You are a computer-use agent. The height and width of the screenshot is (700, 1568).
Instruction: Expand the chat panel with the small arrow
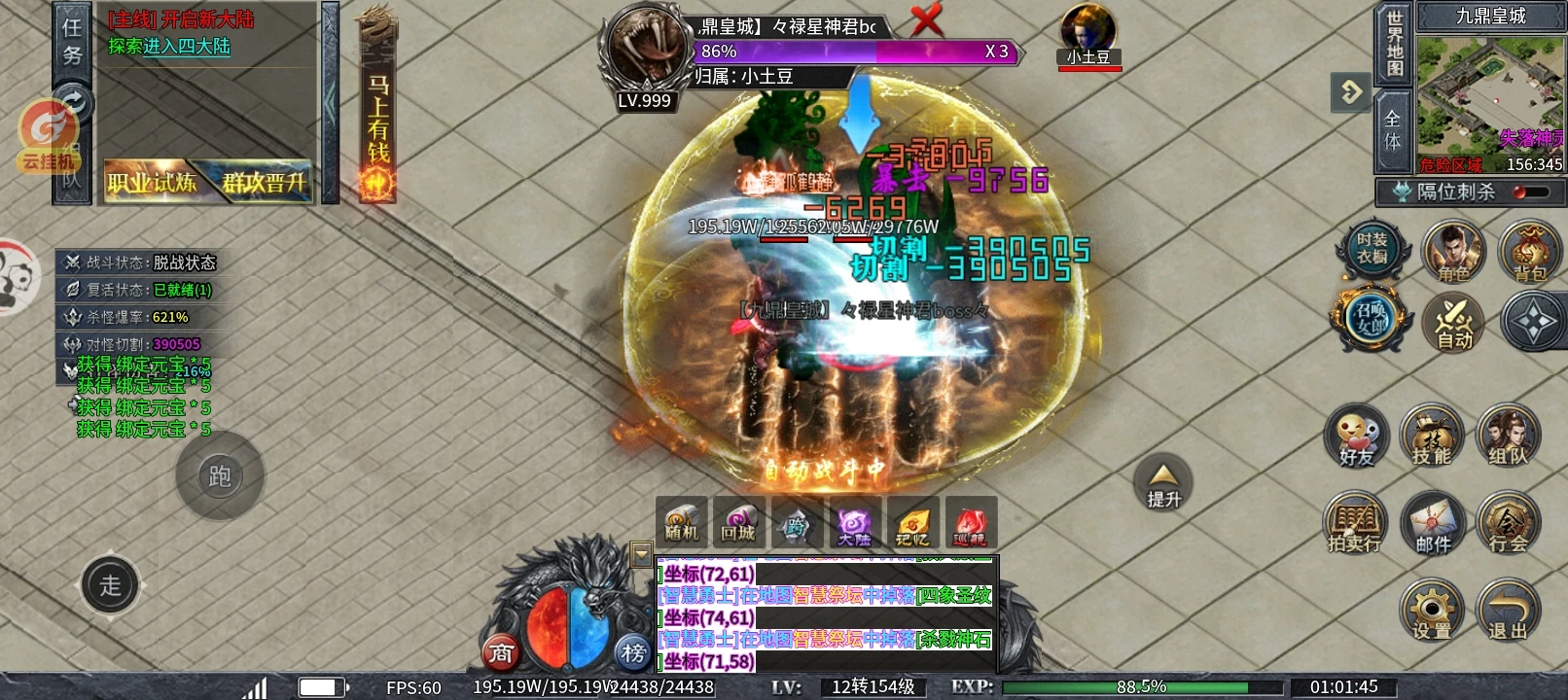click(642, 554)
